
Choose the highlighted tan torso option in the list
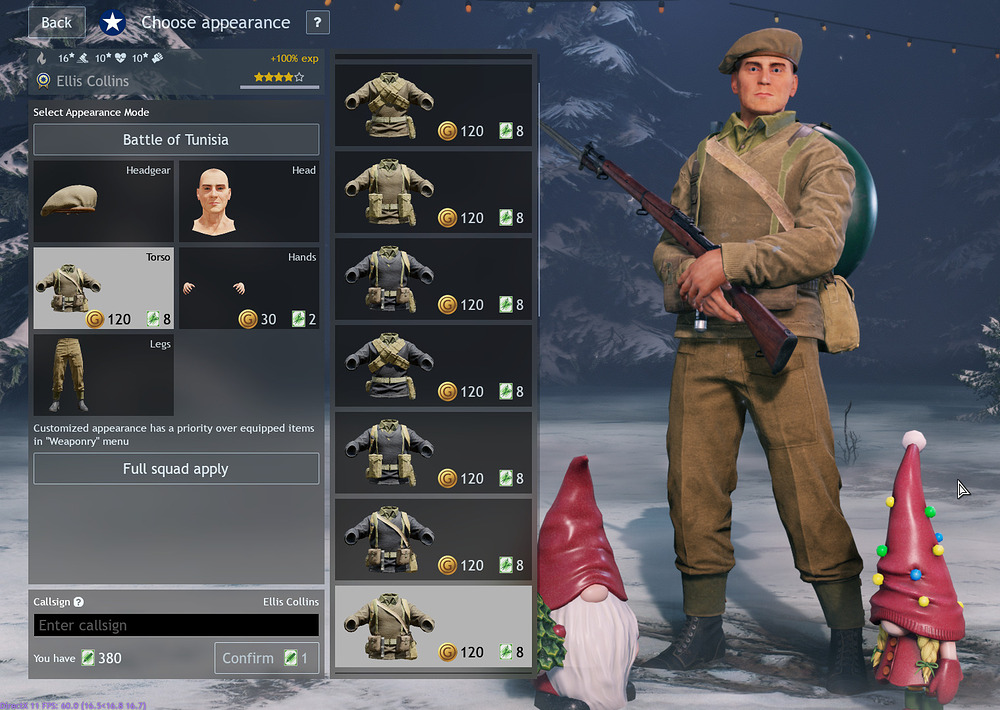point(433,626)
